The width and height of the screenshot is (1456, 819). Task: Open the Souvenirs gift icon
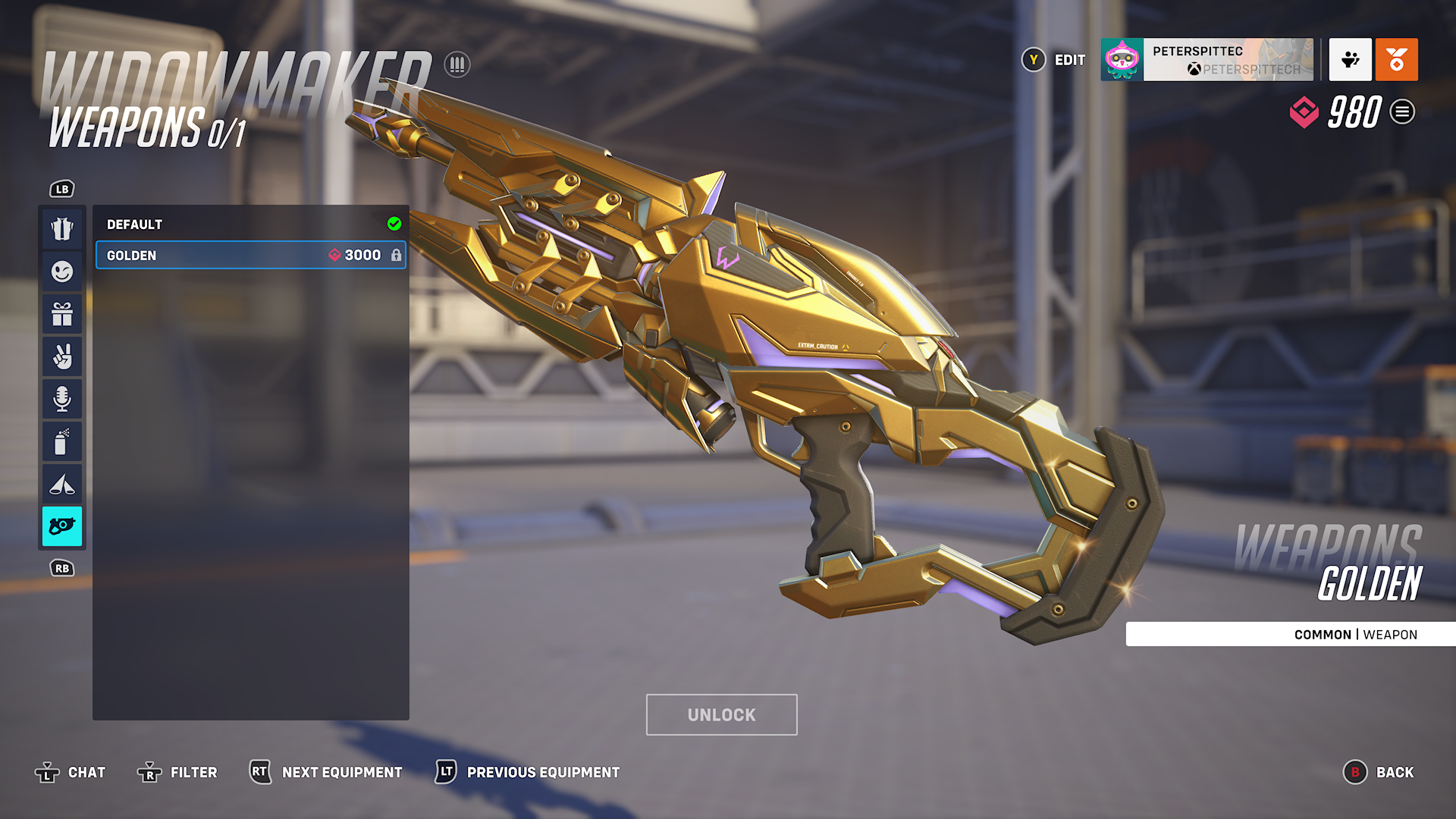pyautogui.click(x=62, y=313)
